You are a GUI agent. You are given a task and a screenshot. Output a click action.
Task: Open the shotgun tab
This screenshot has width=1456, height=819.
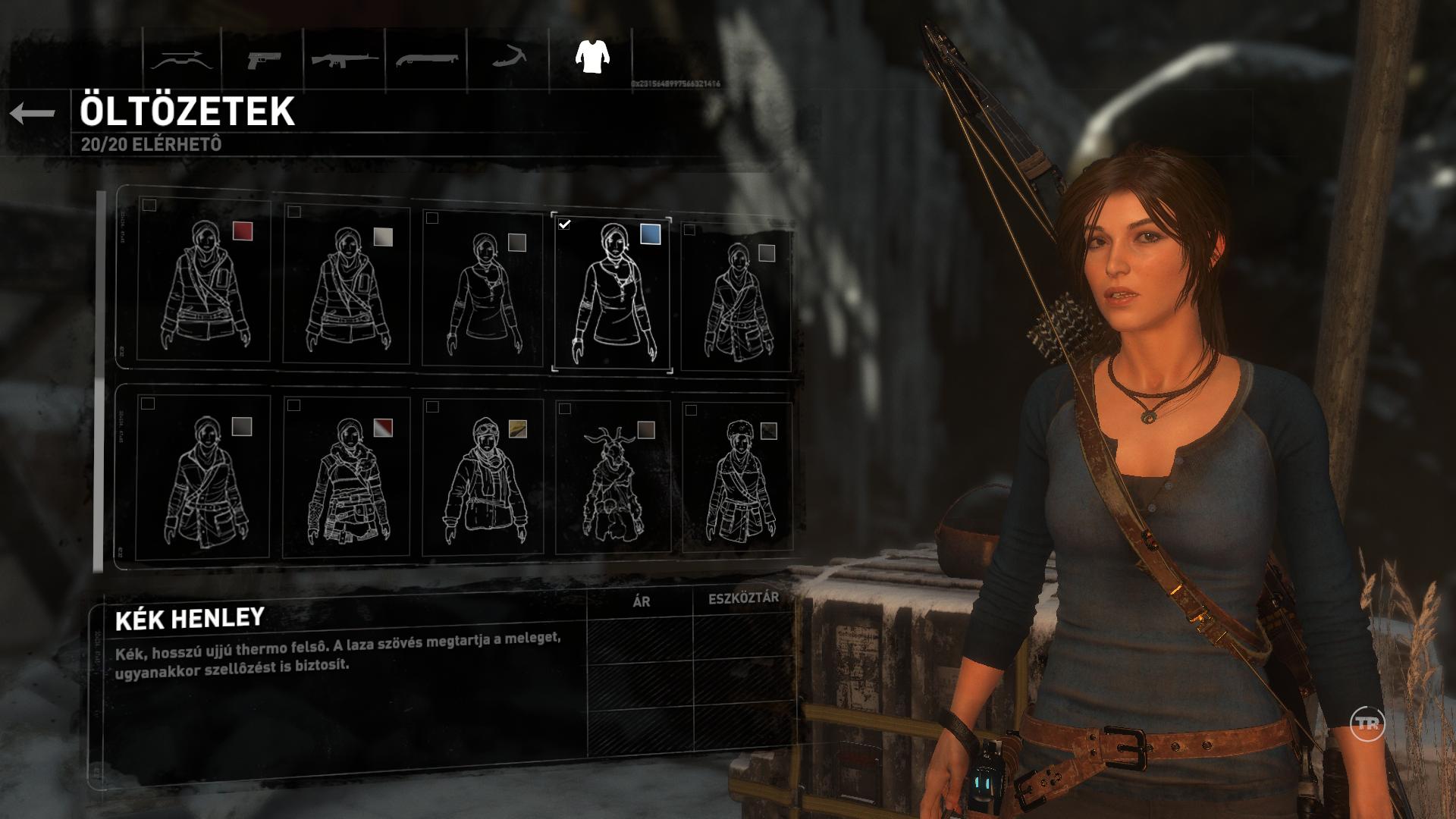pos(426,59)
